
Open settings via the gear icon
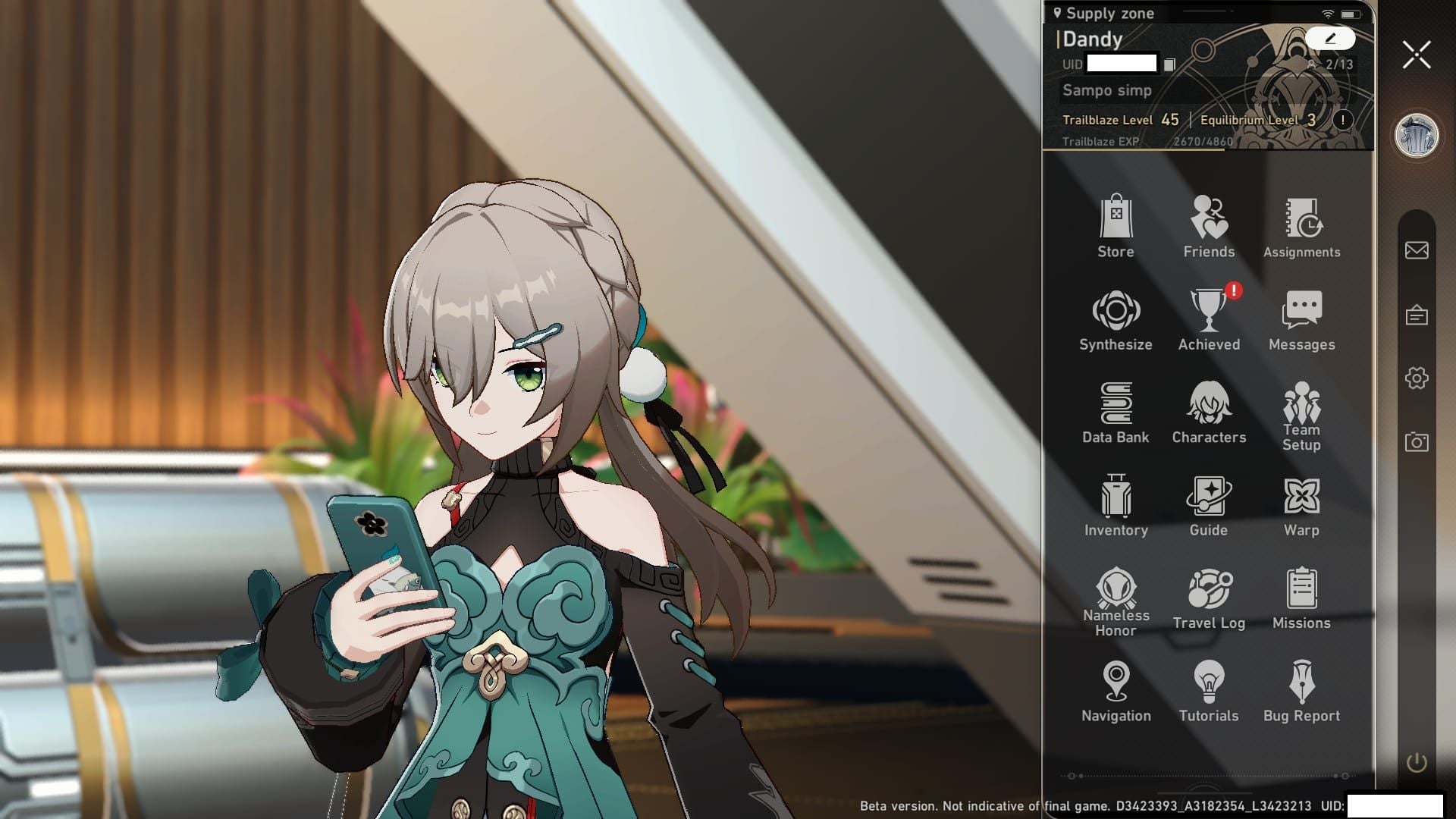coord(1416,378)
